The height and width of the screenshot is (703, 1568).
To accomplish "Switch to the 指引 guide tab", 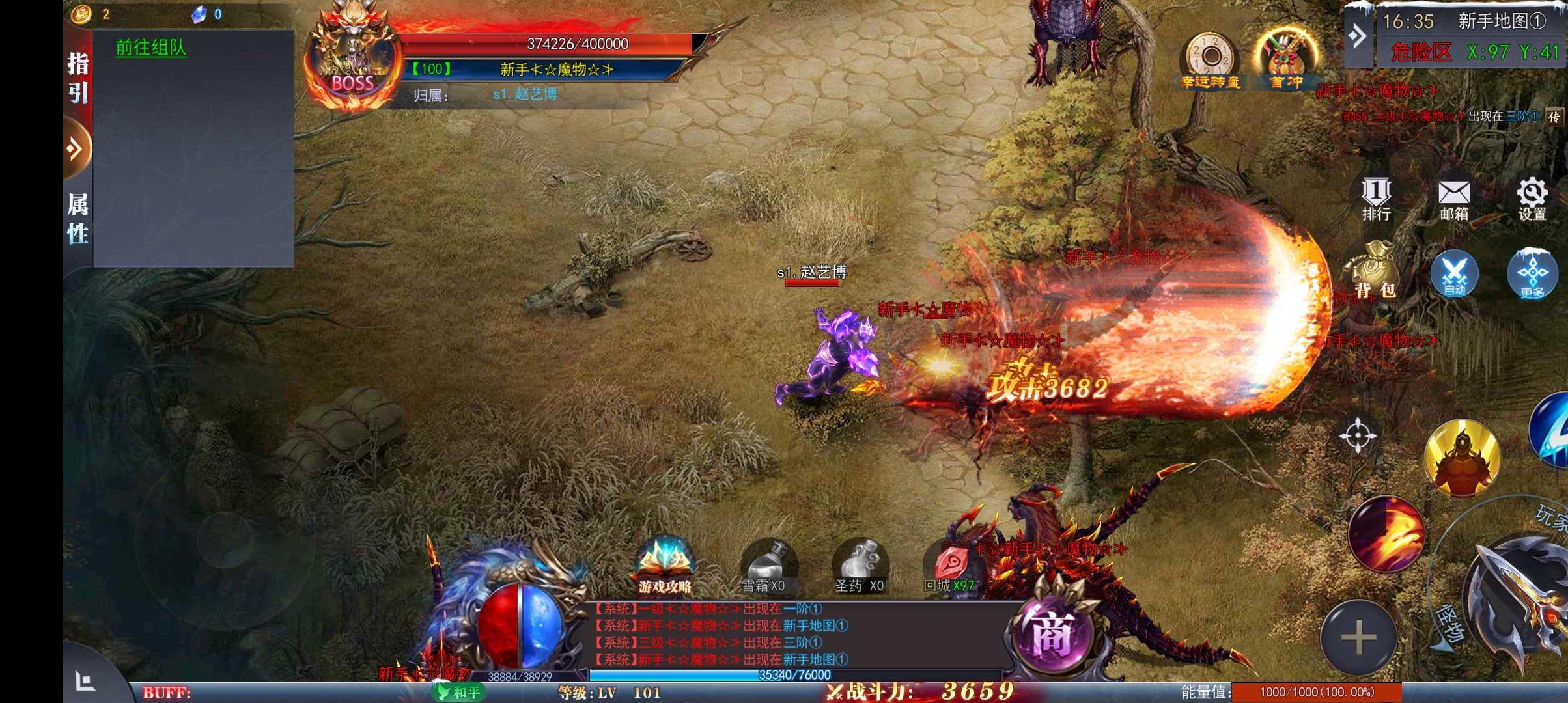I will coord(78,78).
